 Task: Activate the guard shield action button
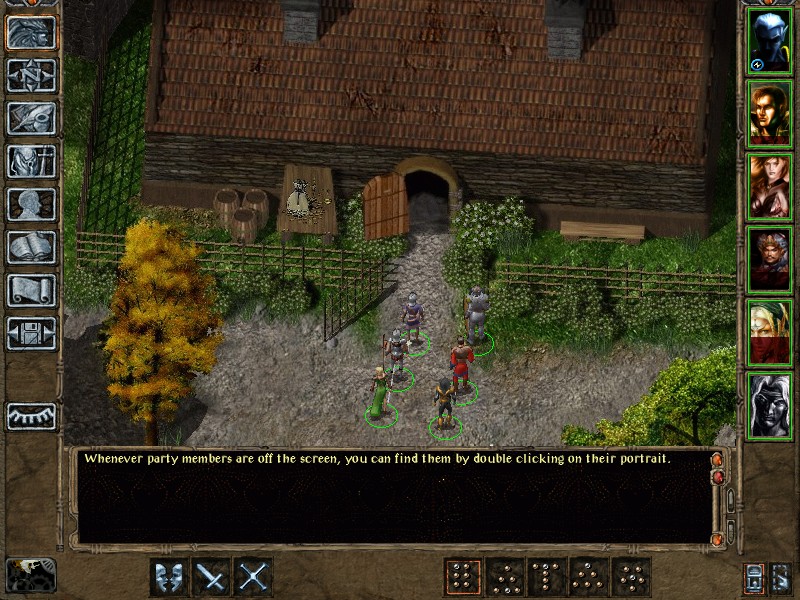[169, 577]
